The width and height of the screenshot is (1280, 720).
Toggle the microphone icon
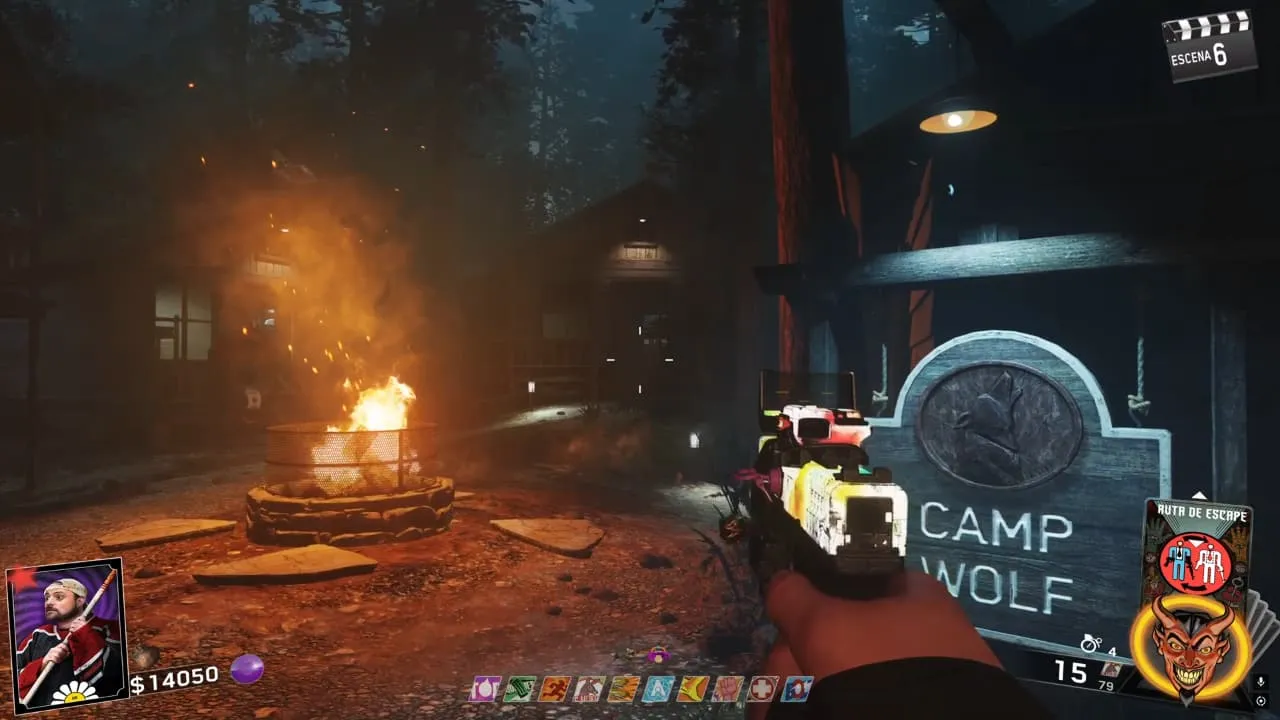pyautogui.click(x=1262, y=681)
